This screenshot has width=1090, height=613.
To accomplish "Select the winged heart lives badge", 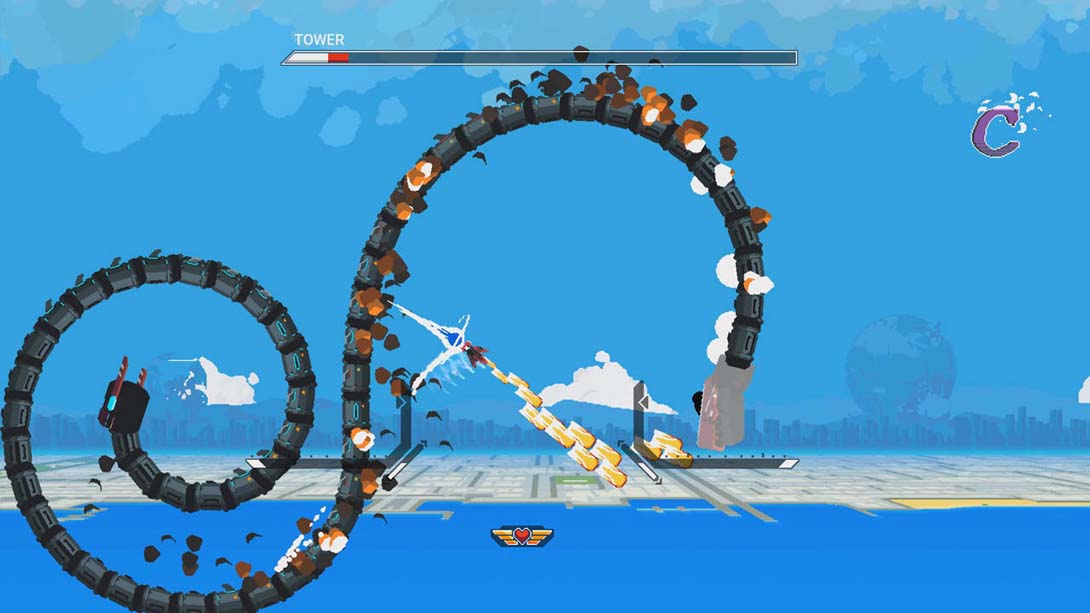I will coord(522,536).
